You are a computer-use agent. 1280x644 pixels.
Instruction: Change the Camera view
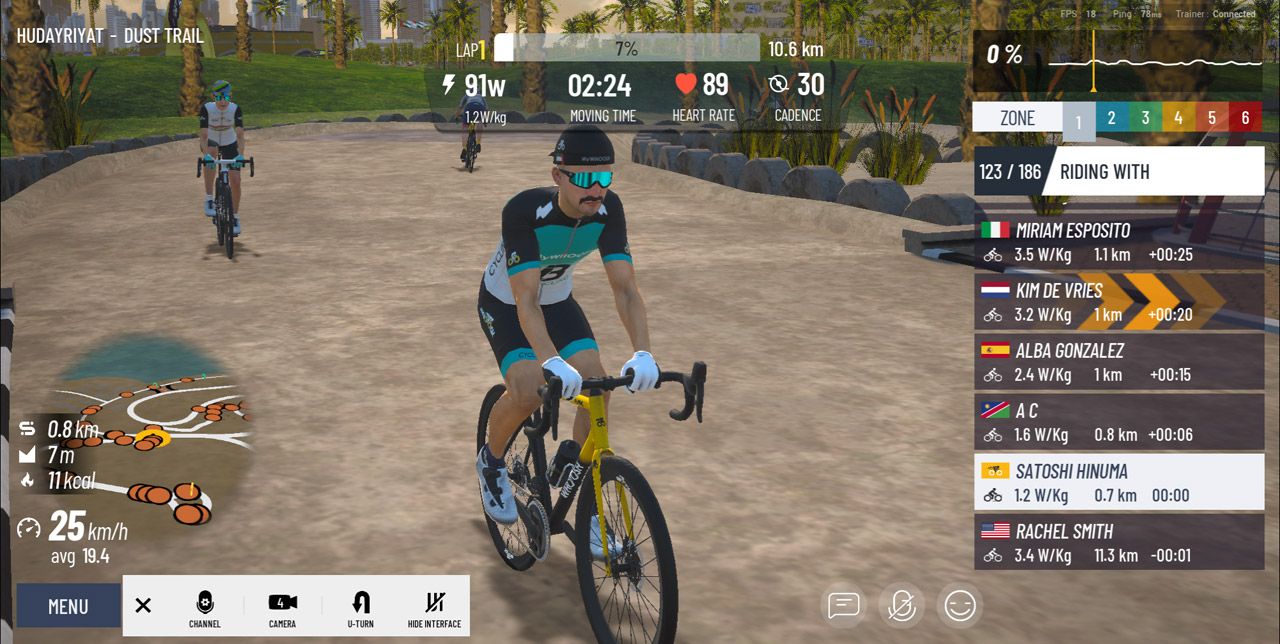point(282,607)
